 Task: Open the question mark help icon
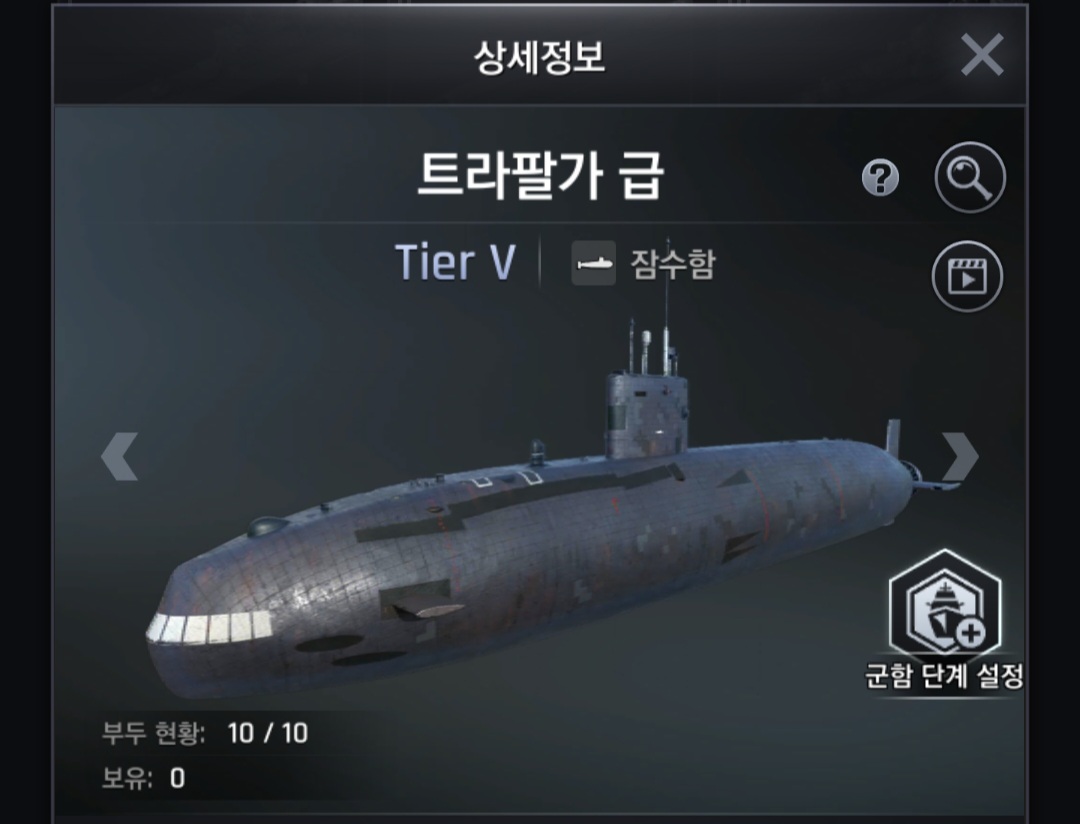[x=880, y=179]
